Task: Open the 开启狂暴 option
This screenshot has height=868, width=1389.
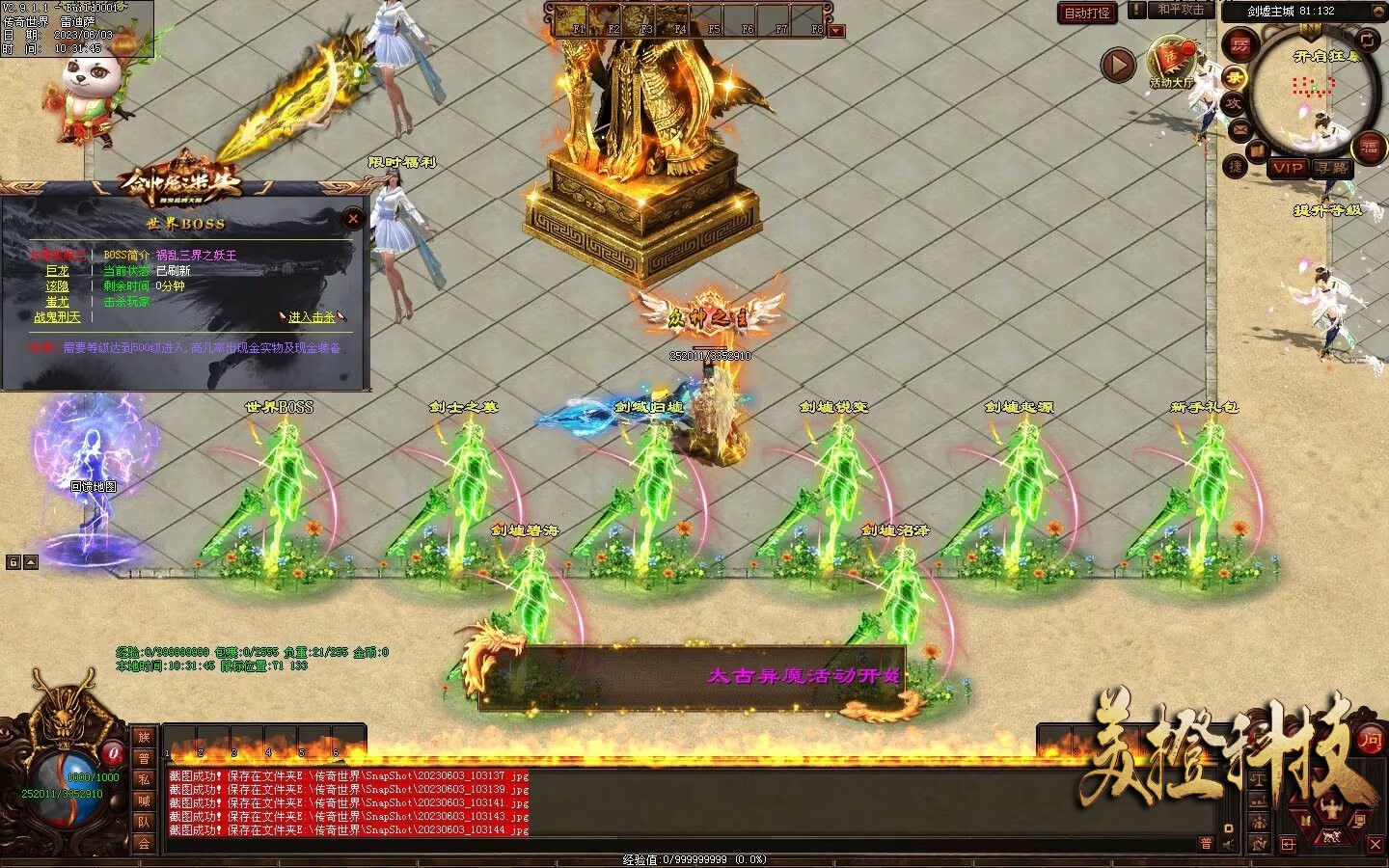Action: click(x=1326, y=56)
